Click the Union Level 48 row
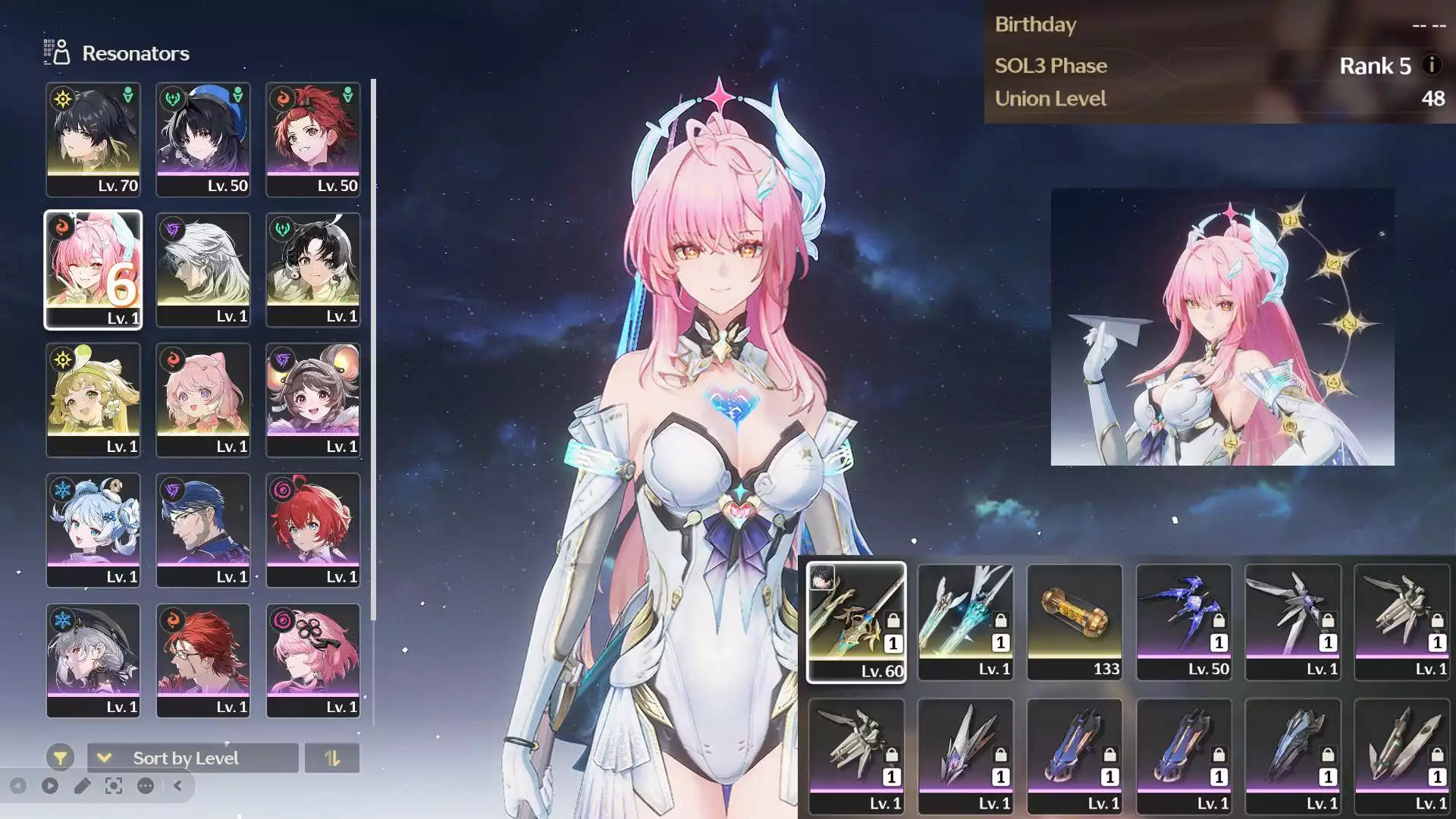The height and width of the screenshot is (819, 1456). (1213, 98)
